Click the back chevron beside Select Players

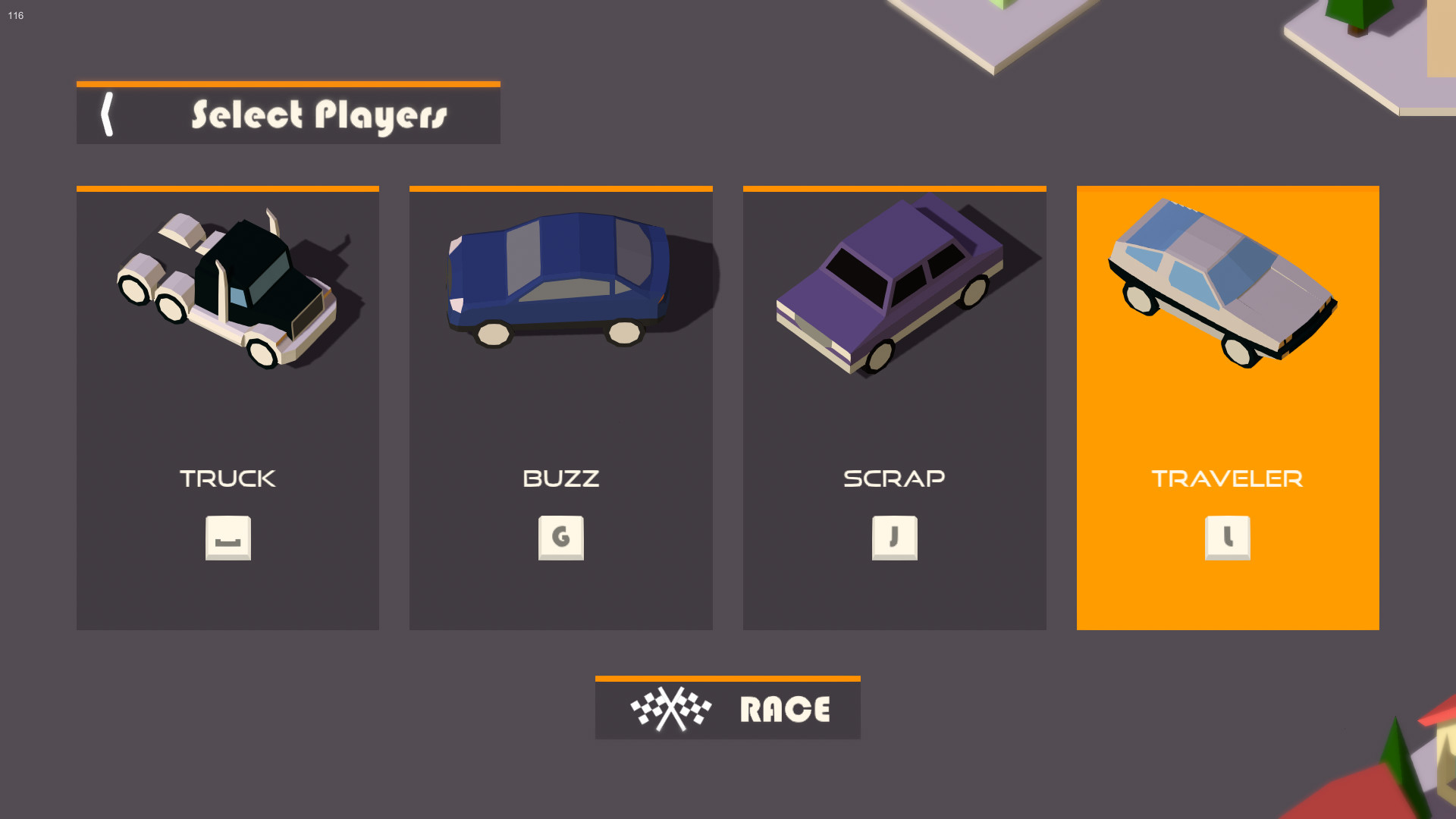pos(108,115)
